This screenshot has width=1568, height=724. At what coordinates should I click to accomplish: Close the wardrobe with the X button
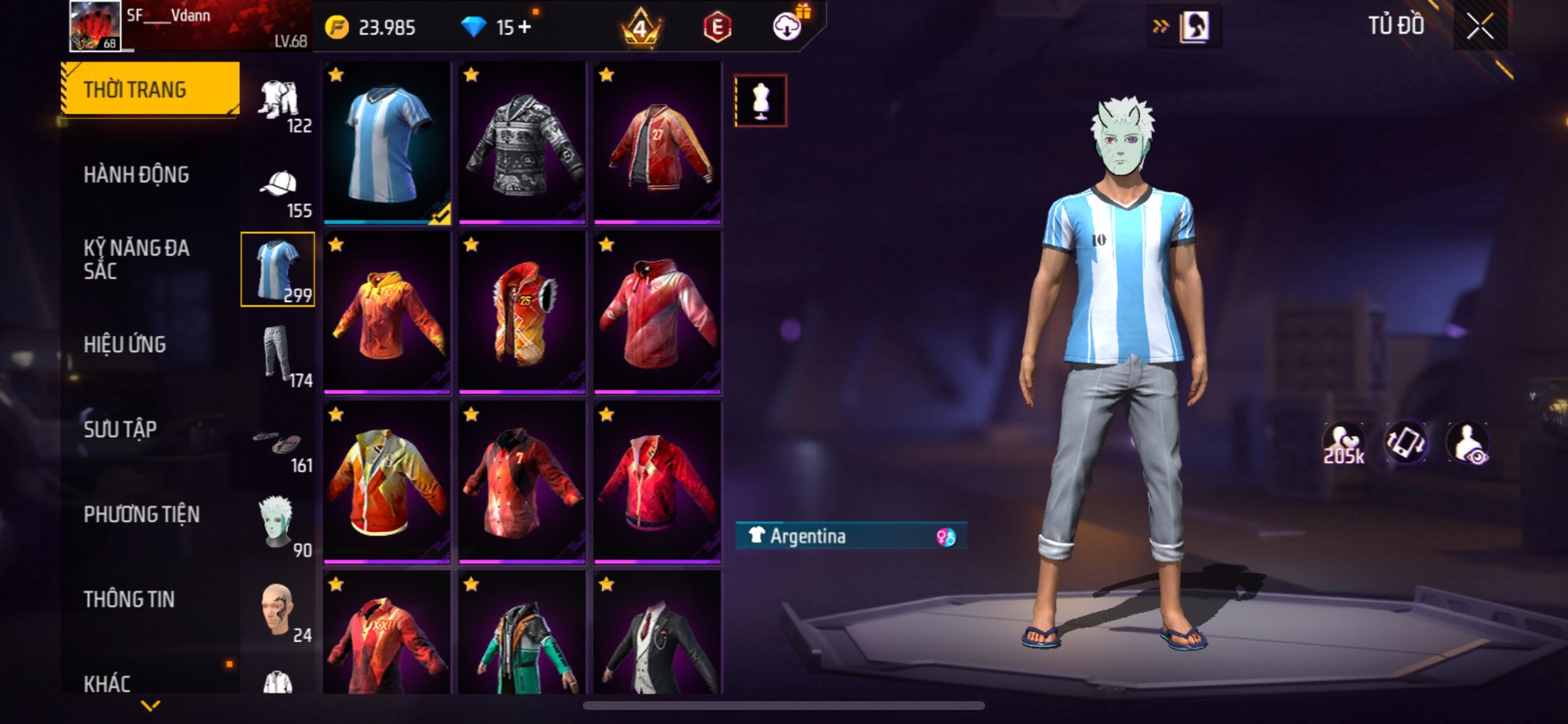tap(1480, 27)
